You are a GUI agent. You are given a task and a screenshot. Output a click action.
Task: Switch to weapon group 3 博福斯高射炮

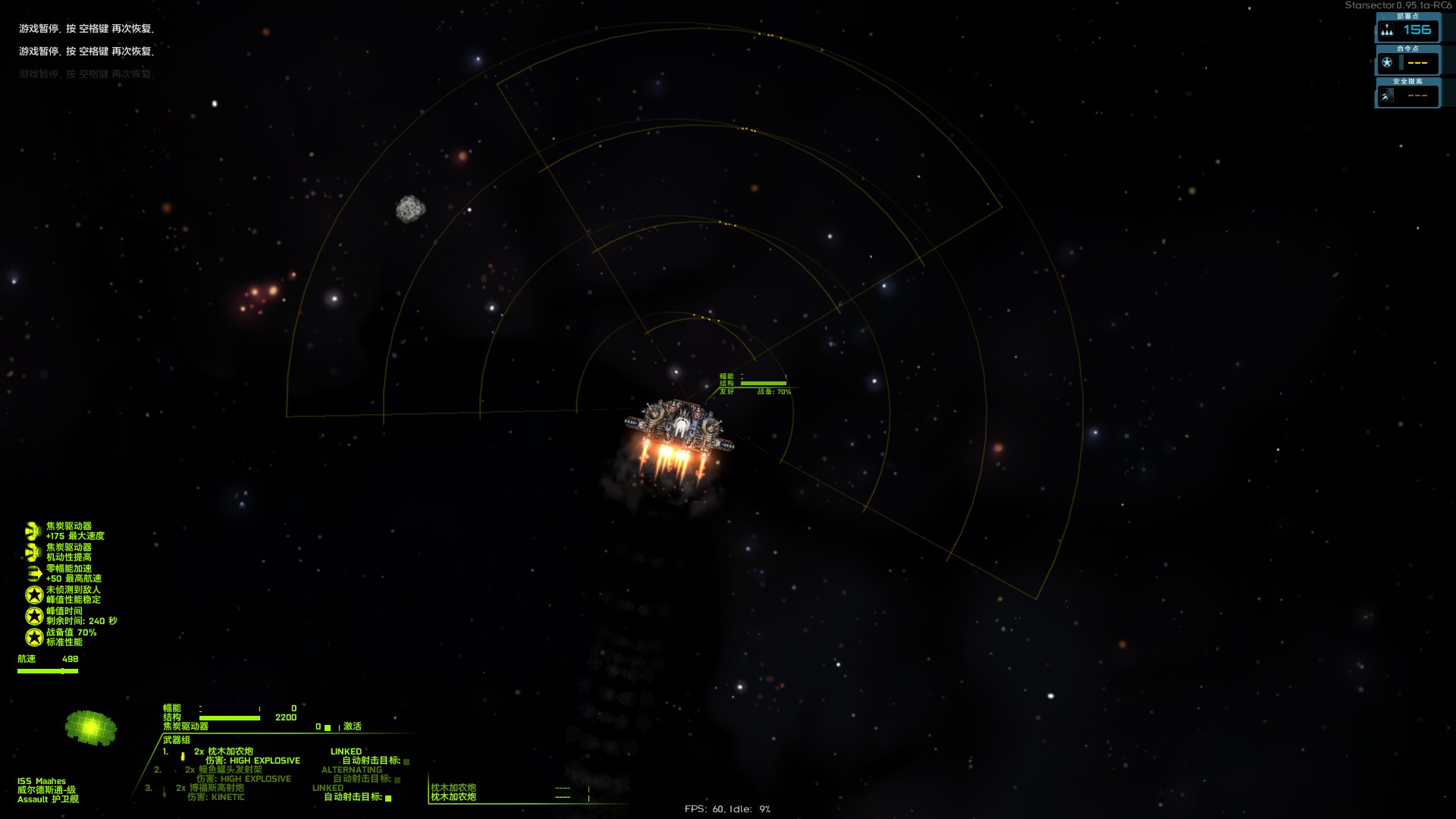[216, 788]
